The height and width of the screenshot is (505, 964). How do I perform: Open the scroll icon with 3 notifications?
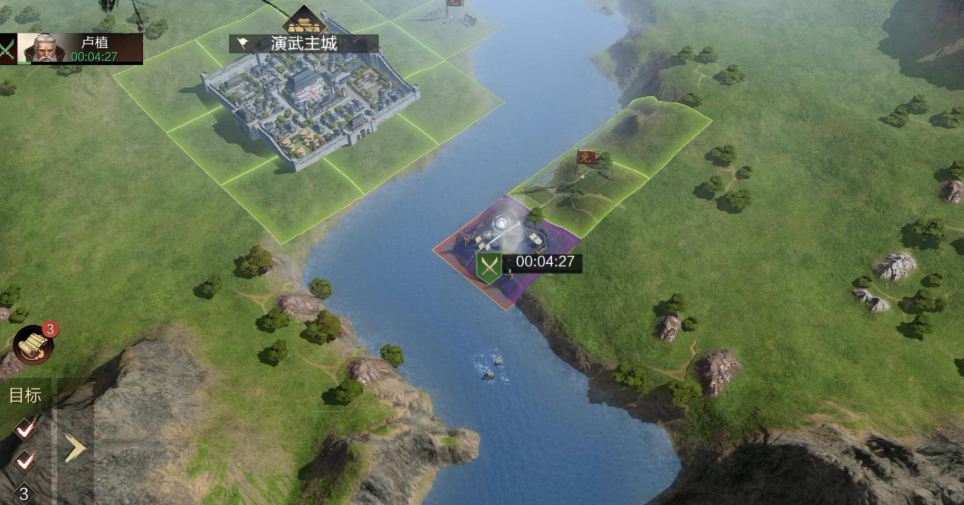coord(33,345)
